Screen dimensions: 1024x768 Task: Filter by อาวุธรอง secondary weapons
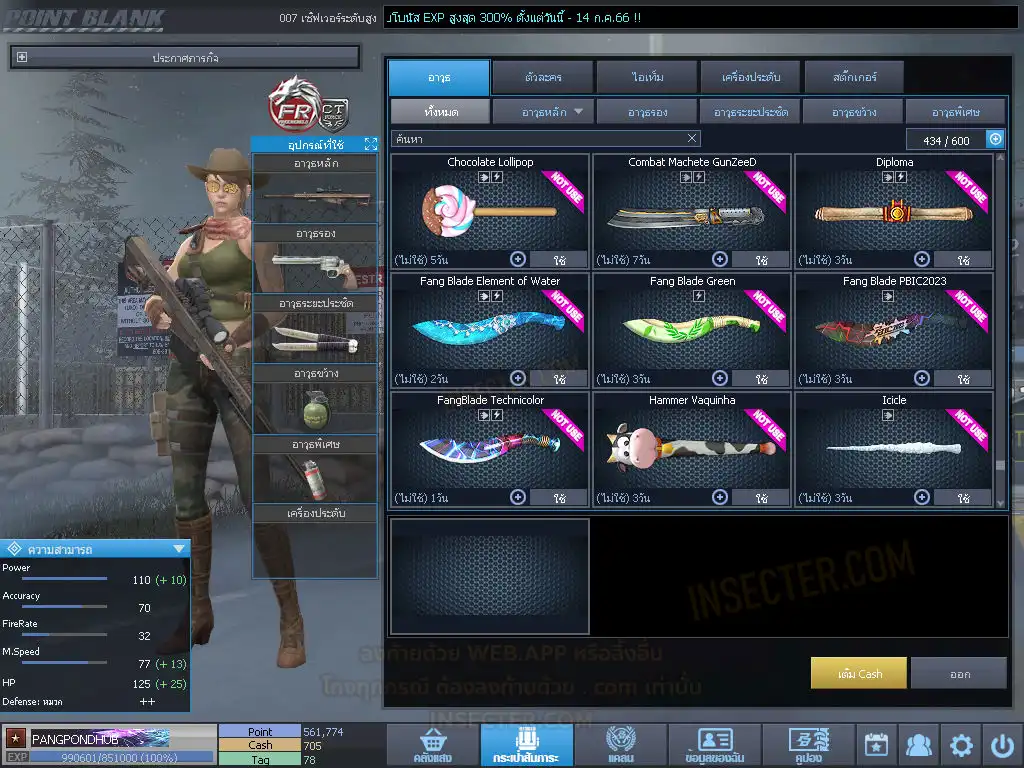(648, 111)
